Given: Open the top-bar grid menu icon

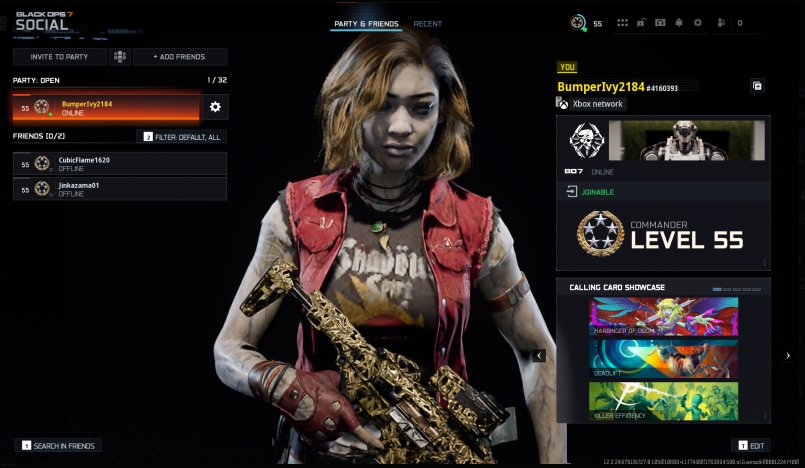Looking at the screenshot, I should pos(623,23).
